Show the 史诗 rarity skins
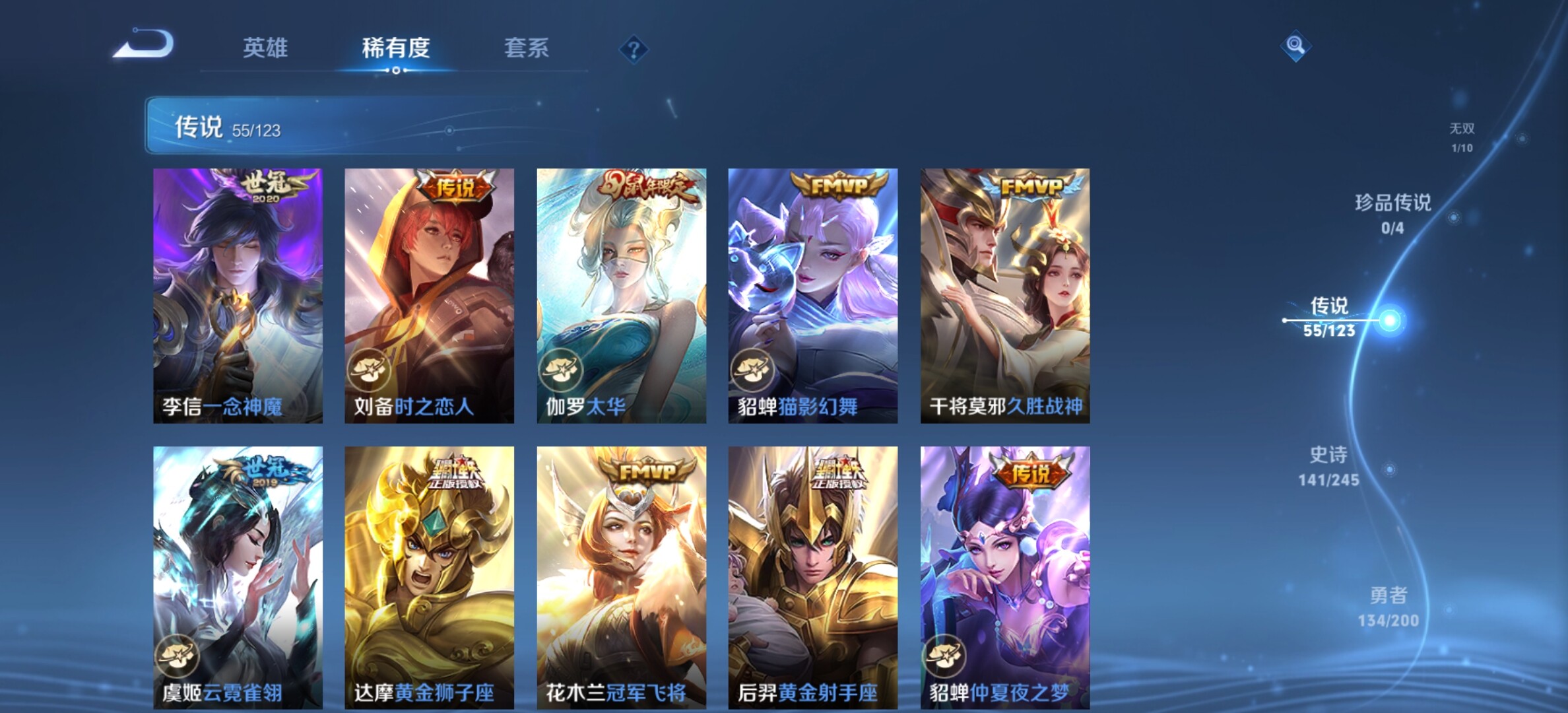 (x=1328, y=465)
